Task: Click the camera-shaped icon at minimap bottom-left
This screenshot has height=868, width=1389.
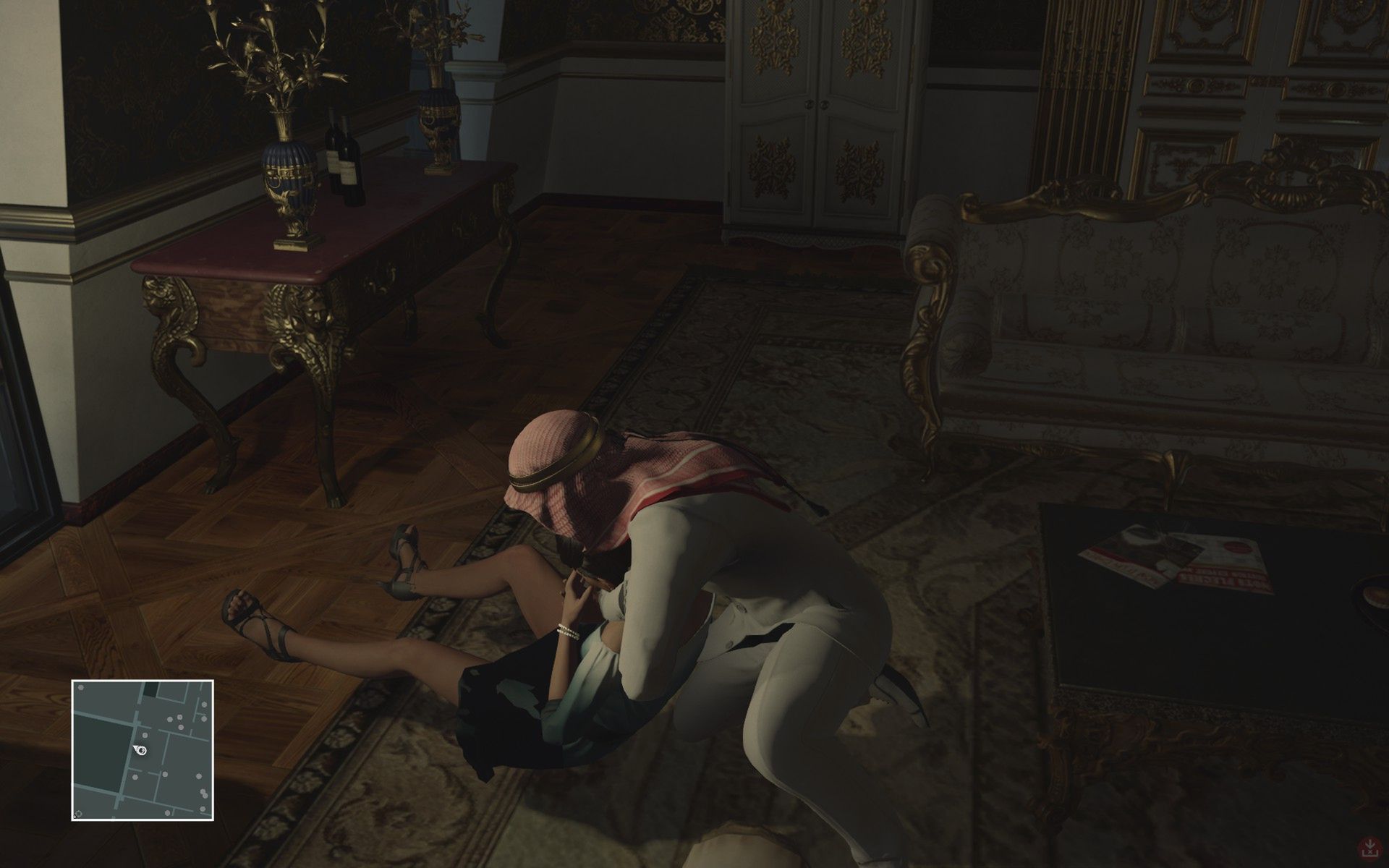Action: click(79, 813)
